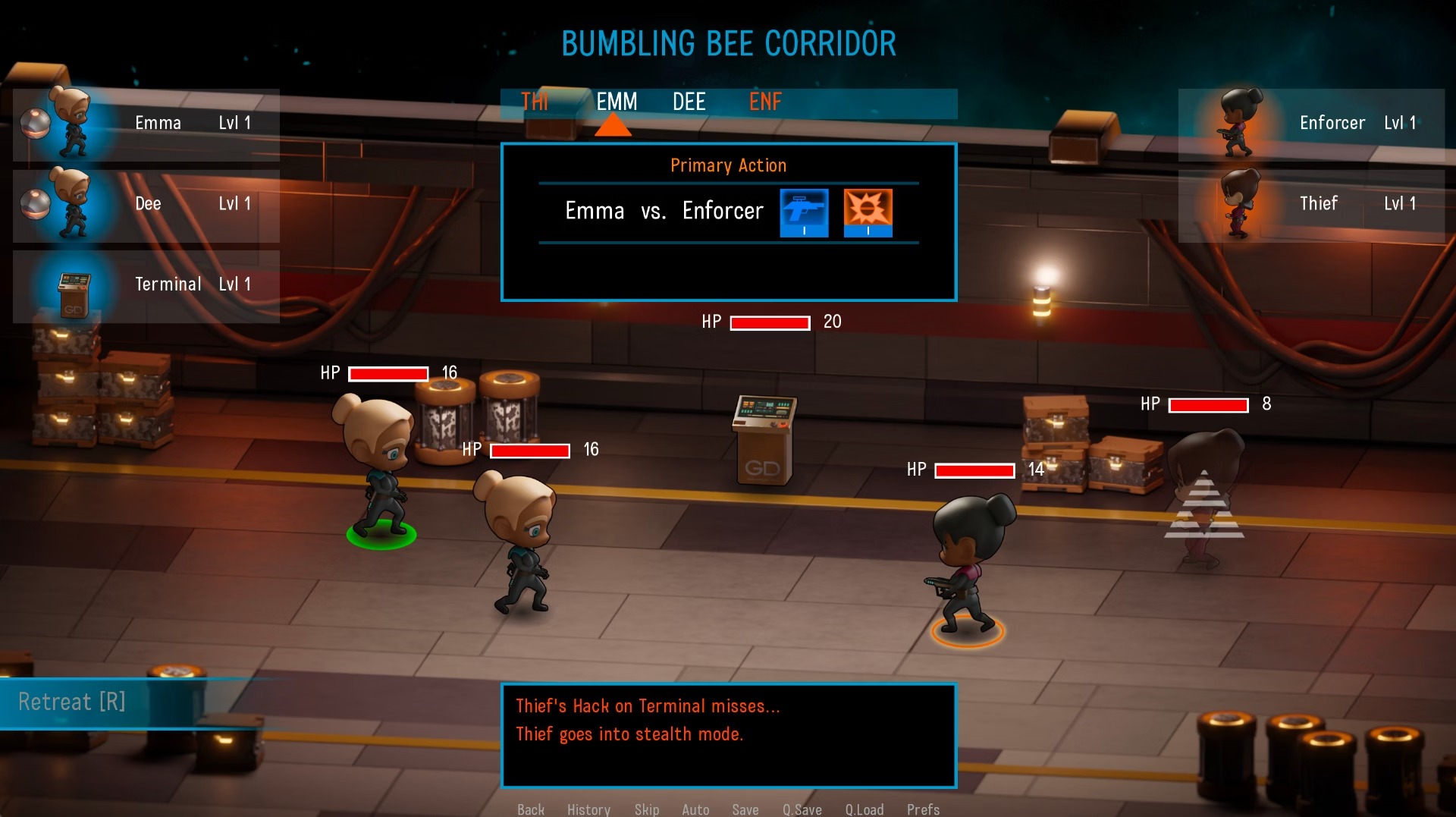Select Emma's party panel
The height and width of the screenshot is (817, 1456).
click(146, 124)
